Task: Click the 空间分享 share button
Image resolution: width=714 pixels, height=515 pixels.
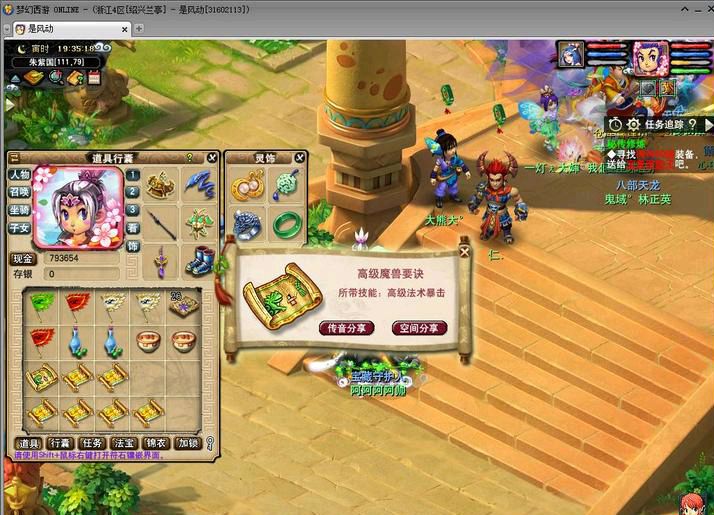Action: pos(419,328)
